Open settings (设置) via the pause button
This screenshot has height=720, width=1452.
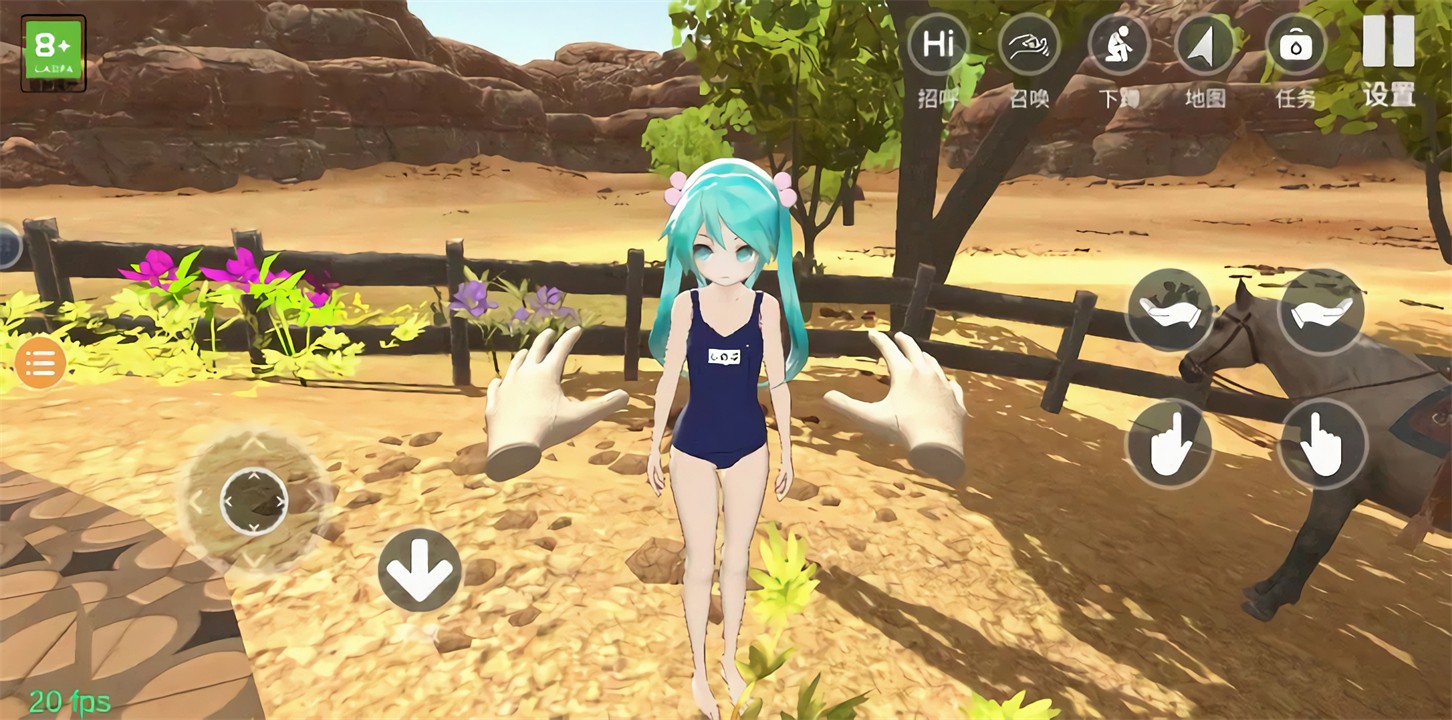pyautogui.click(x=1388, y=43)
